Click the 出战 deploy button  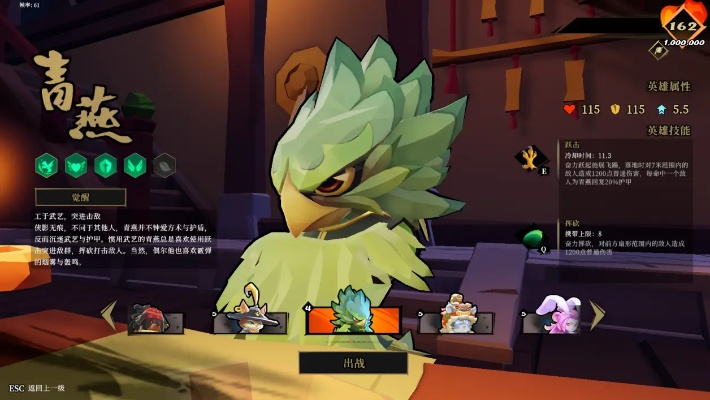coord(353,363)
